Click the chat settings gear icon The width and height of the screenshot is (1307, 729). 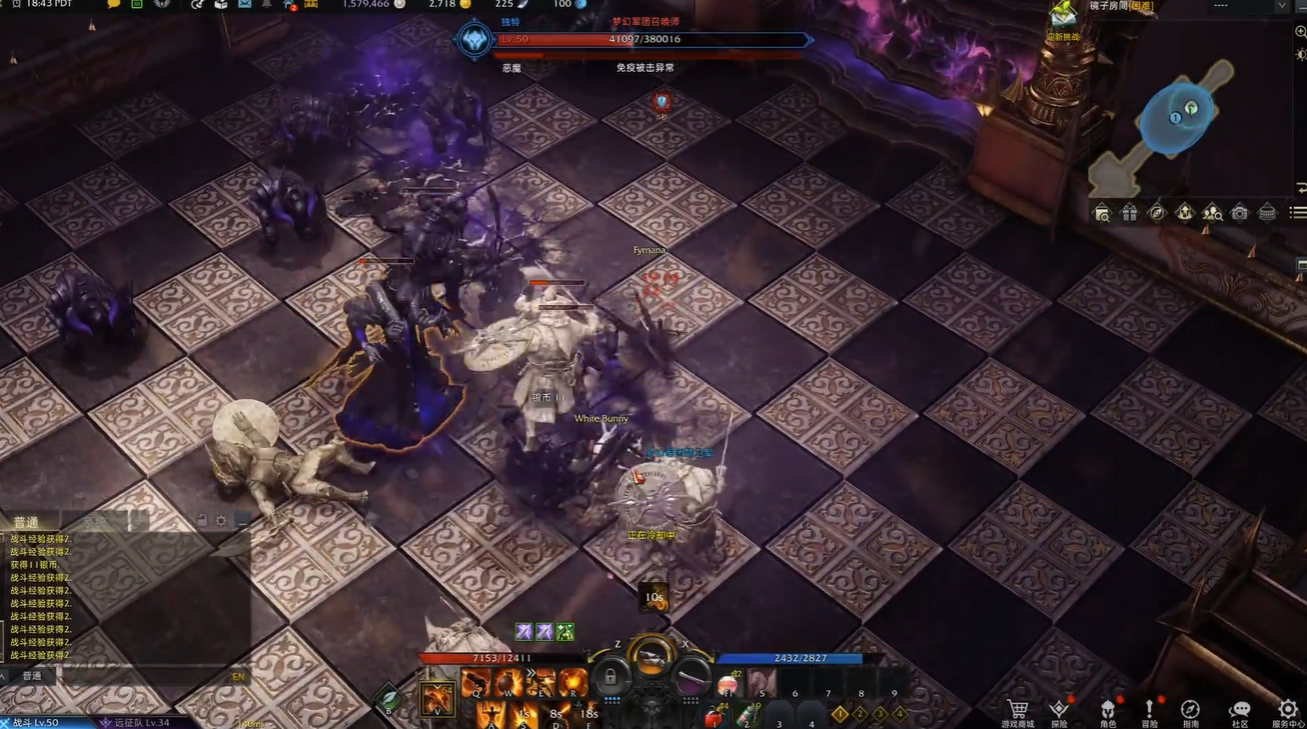point(220,521)
